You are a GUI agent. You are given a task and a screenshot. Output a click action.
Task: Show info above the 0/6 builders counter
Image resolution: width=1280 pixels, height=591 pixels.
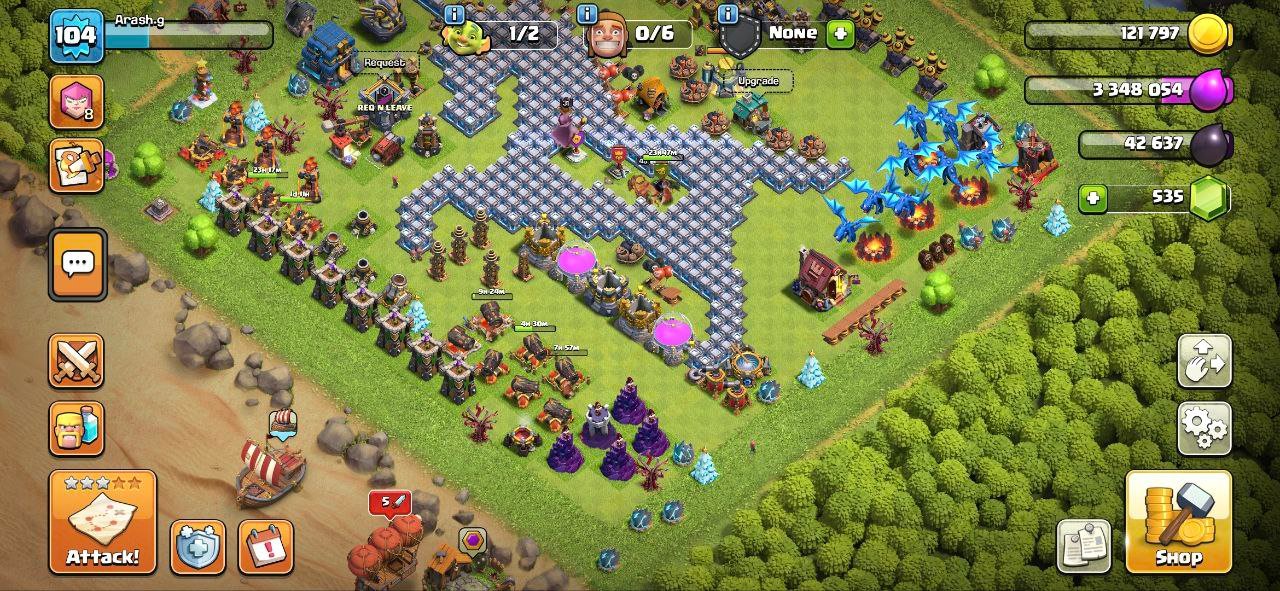coord(588,14)
